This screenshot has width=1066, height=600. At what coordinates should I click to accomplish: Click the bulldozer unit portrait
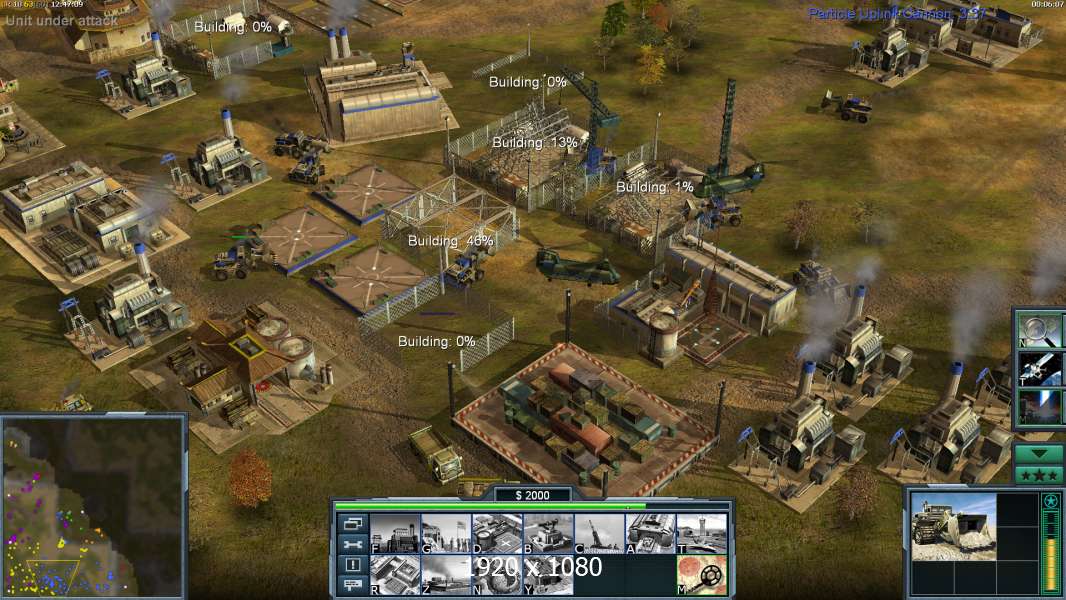tap(954, 526)
